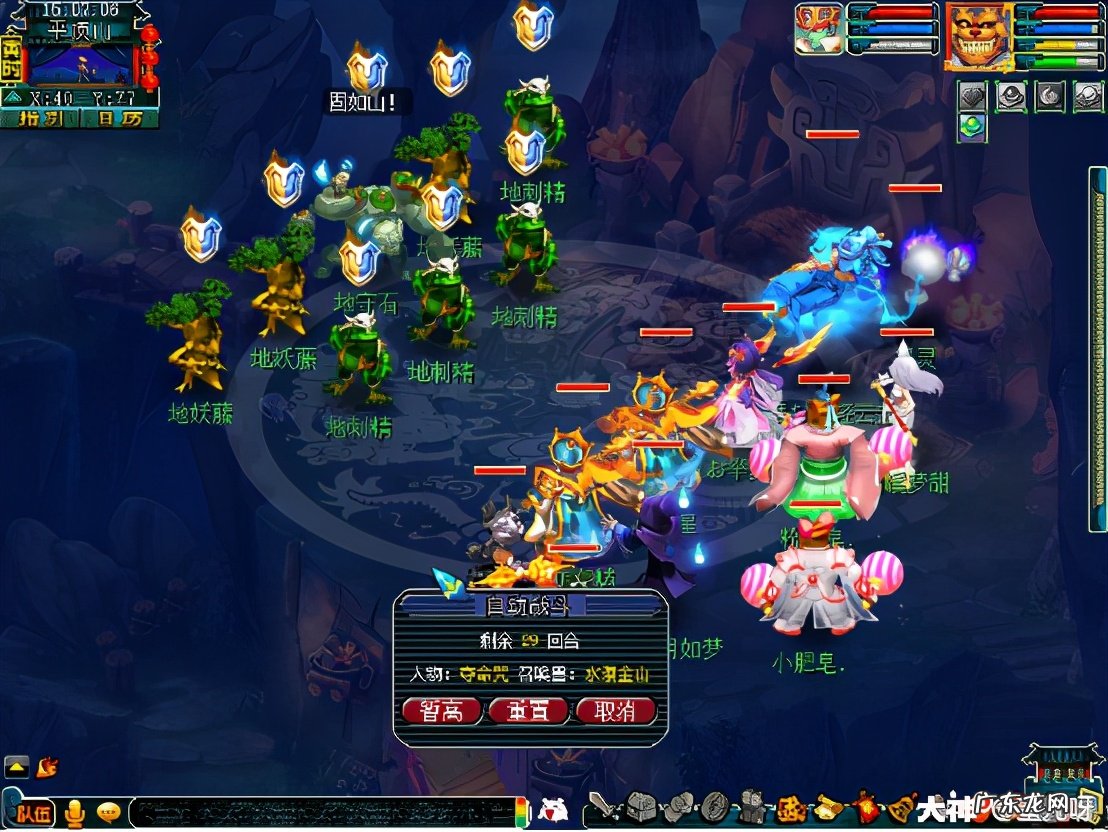Click into the chat input box

[x=320, y=812]
